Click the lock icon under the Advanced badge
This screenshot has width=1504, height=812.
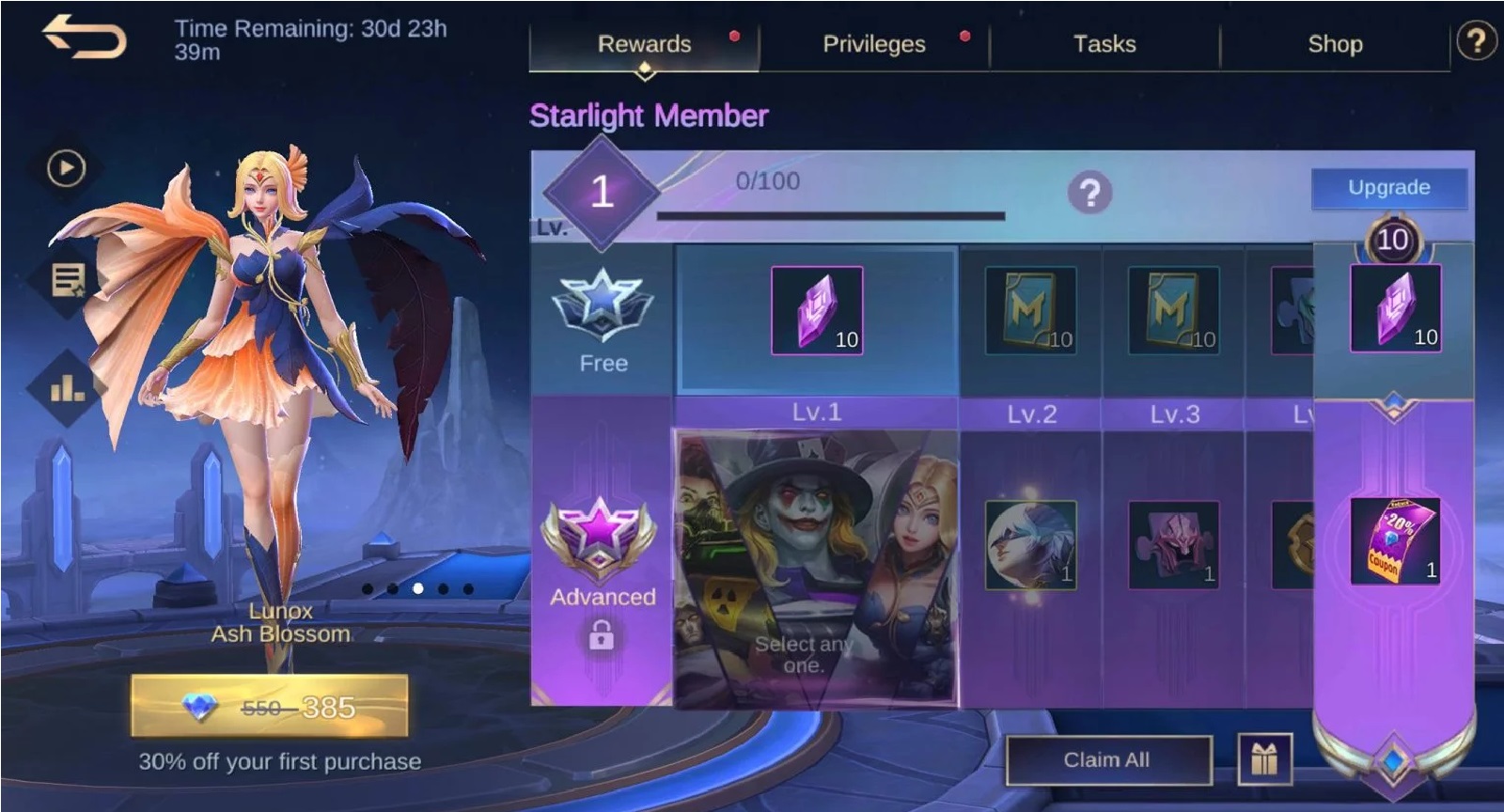(603, 635)
